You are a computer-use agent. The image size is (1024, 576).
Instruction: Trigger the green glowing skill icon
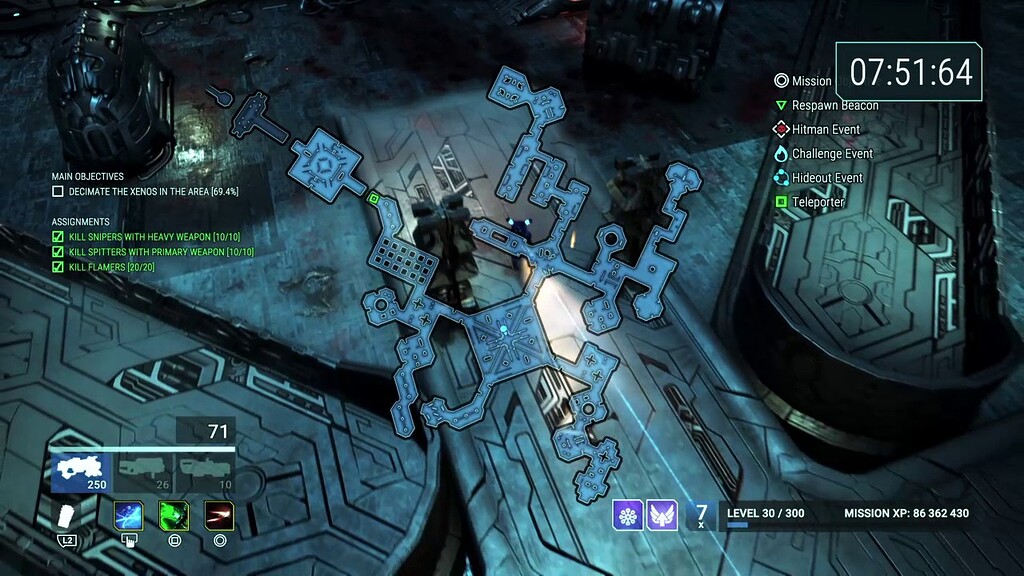(174, 515)
